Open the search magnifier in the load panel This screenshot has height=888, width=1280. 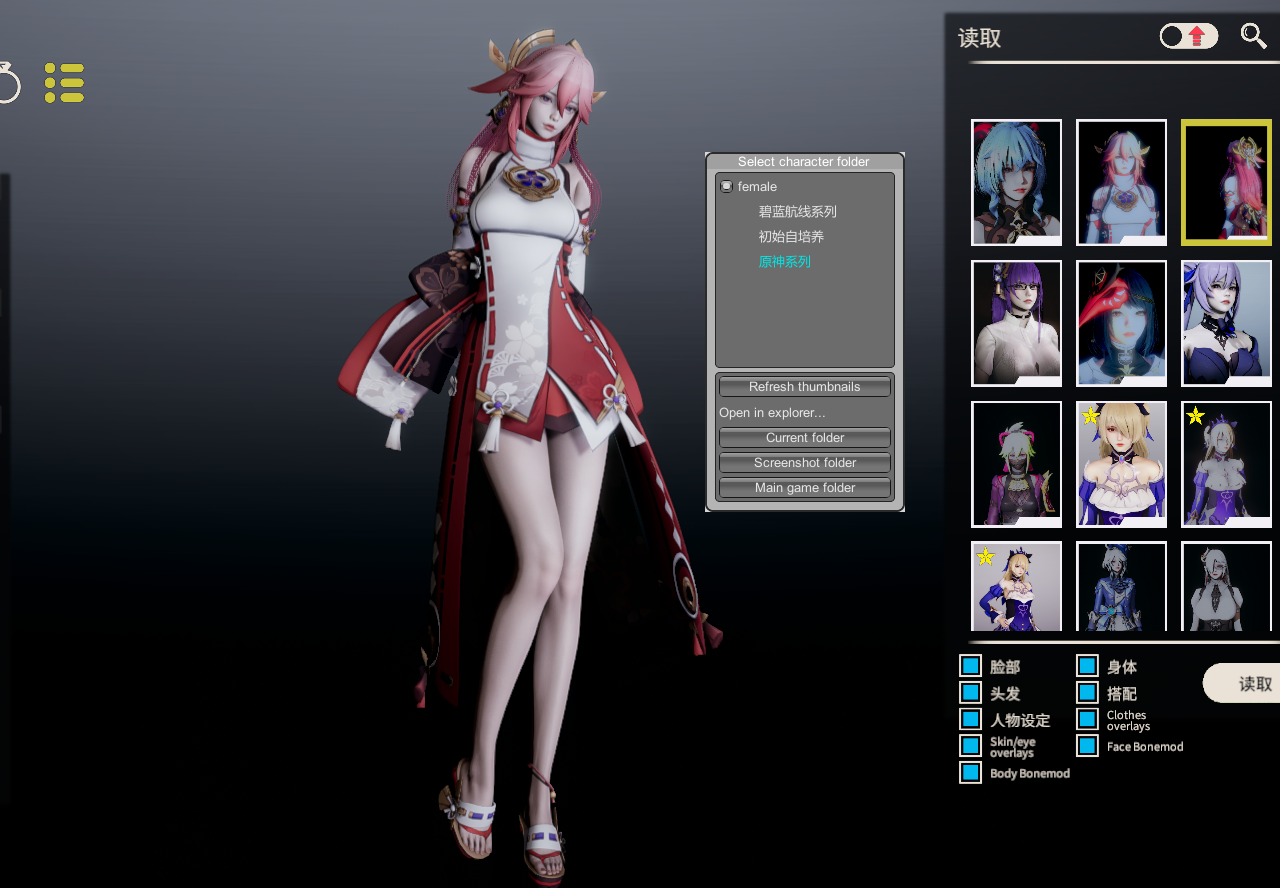pyautogui.click(x=1254, y=36)
